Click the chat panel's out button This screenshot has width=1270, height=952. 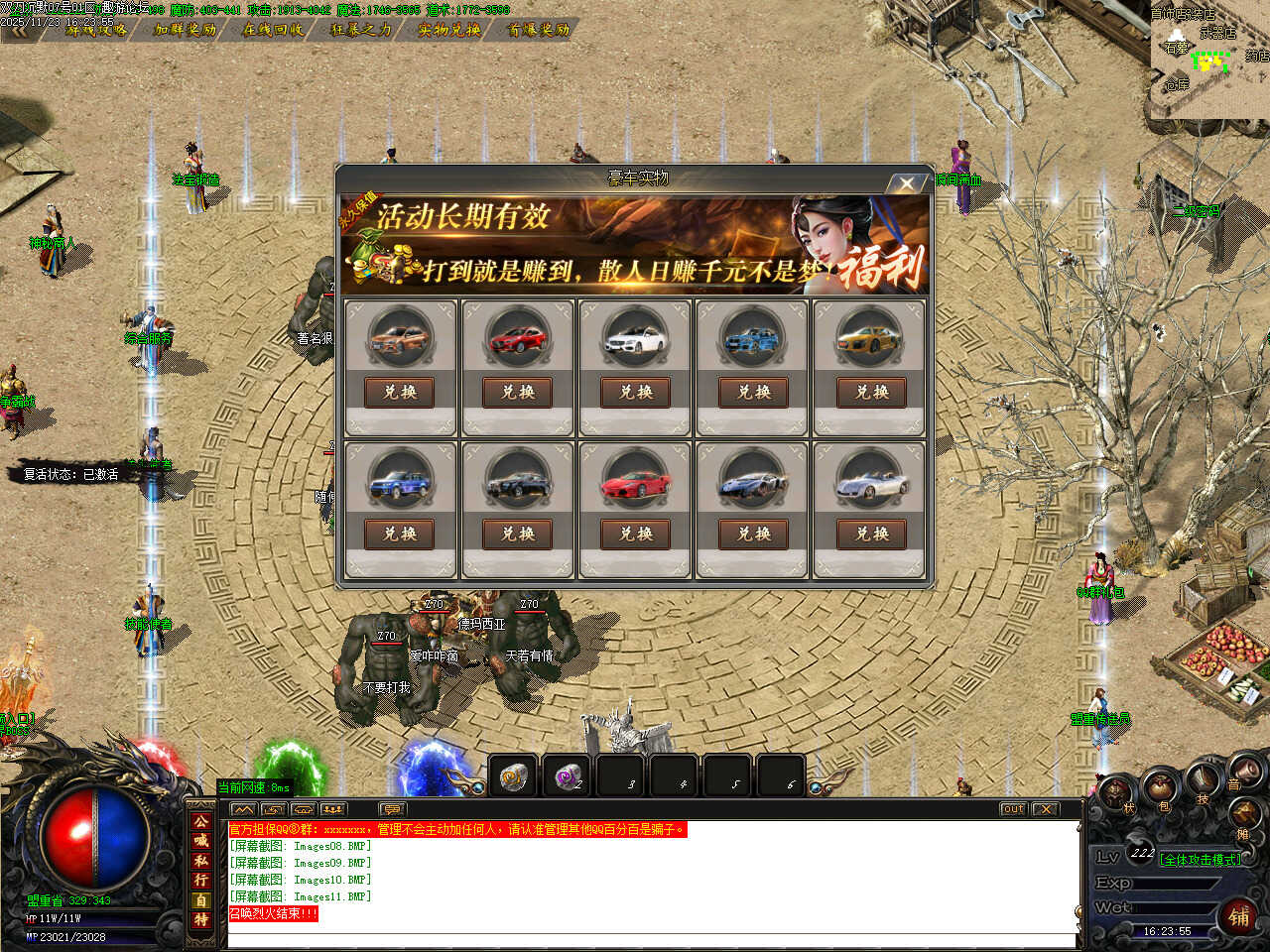(1012, 809)
